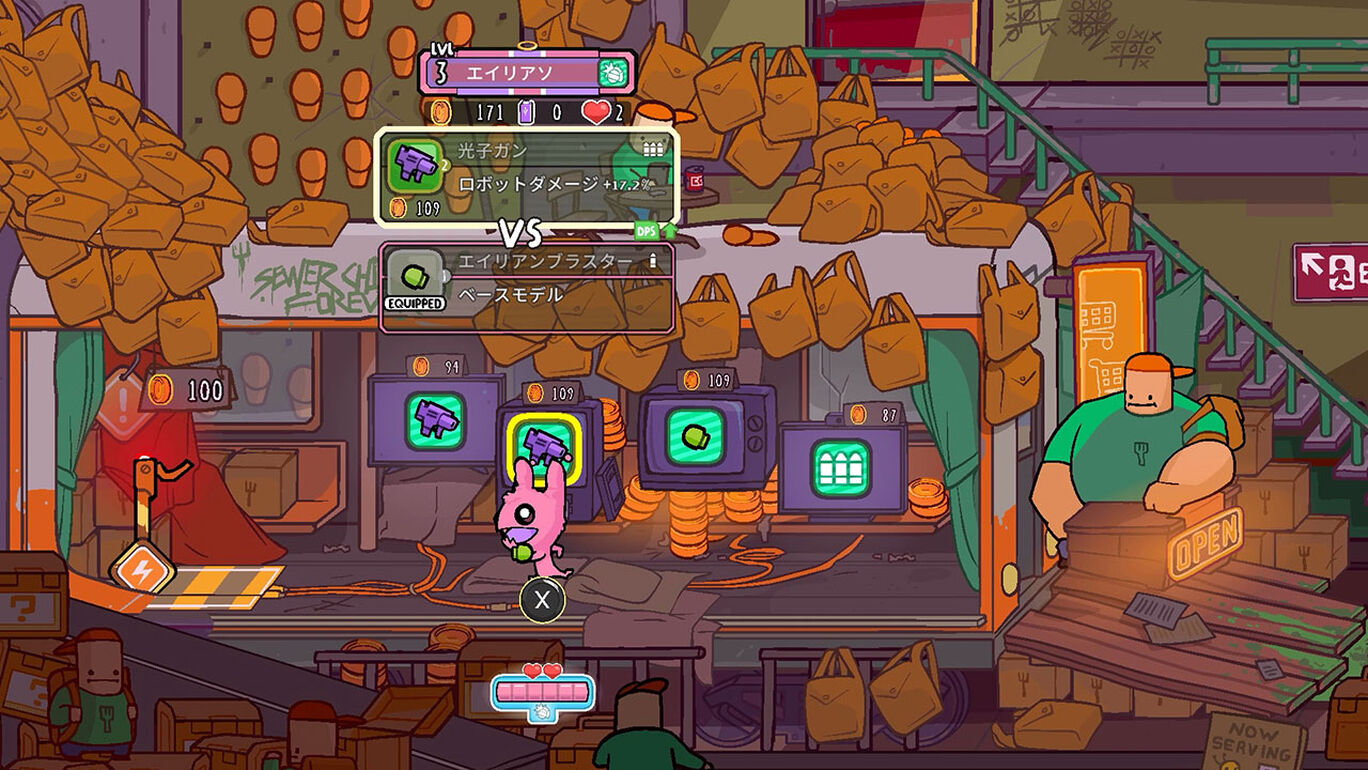The width and height of the screenshot is (1368, 770).
Task: Buy the highlighted purple gun priced 109
Action: pos(543,442)
